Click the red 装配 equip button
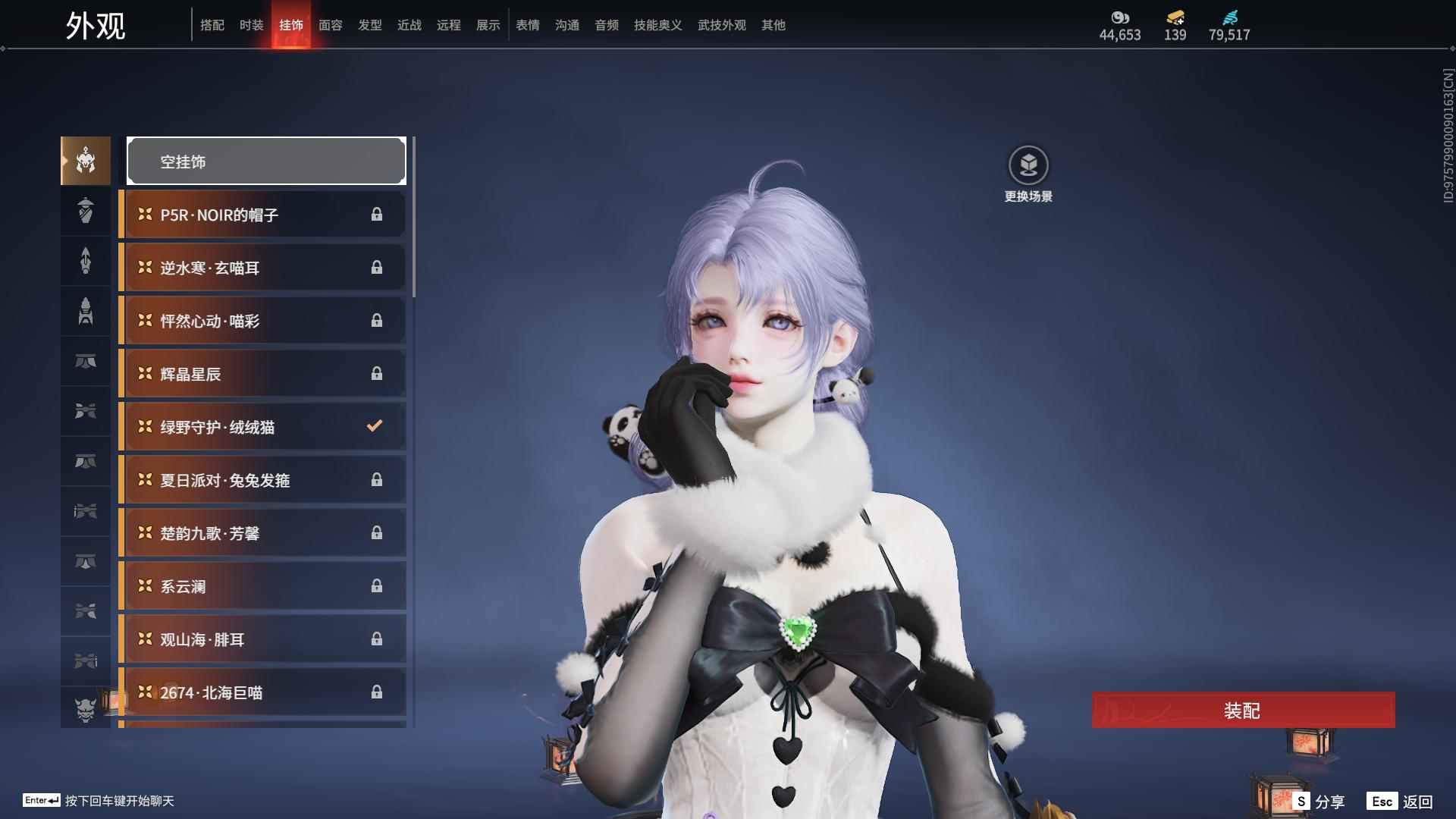 point(1243,711)
